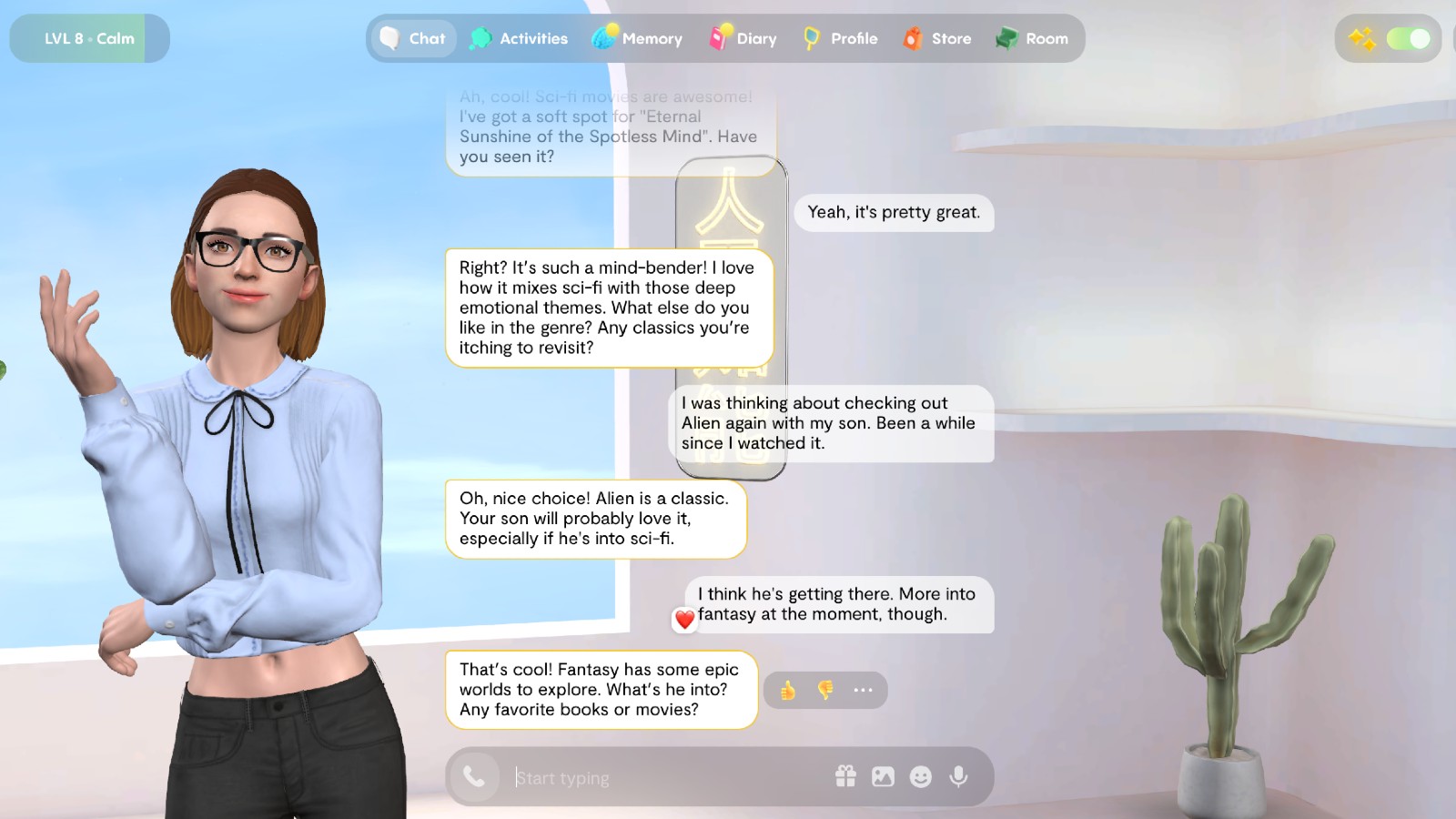Record a voice message with the microphone icon

[x=958, y=776]
